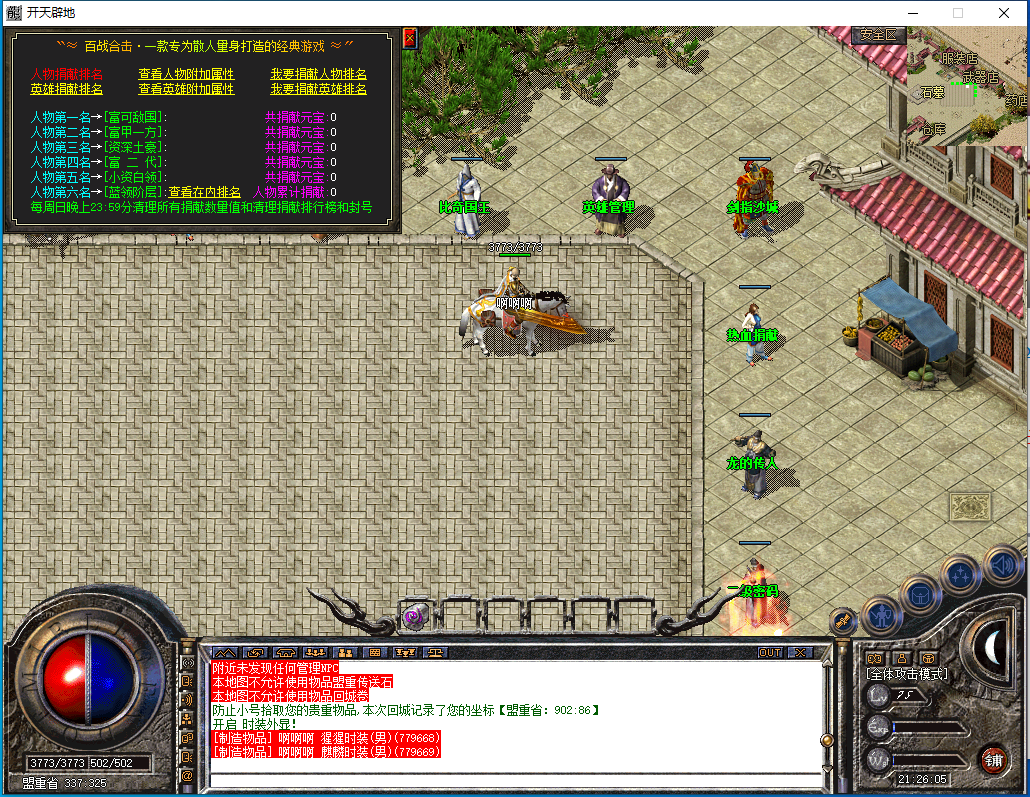Image resolution: width=1030 pixels, height=797 pixels.
Task: Open the bag inventory round button
Action: (920, 595)
